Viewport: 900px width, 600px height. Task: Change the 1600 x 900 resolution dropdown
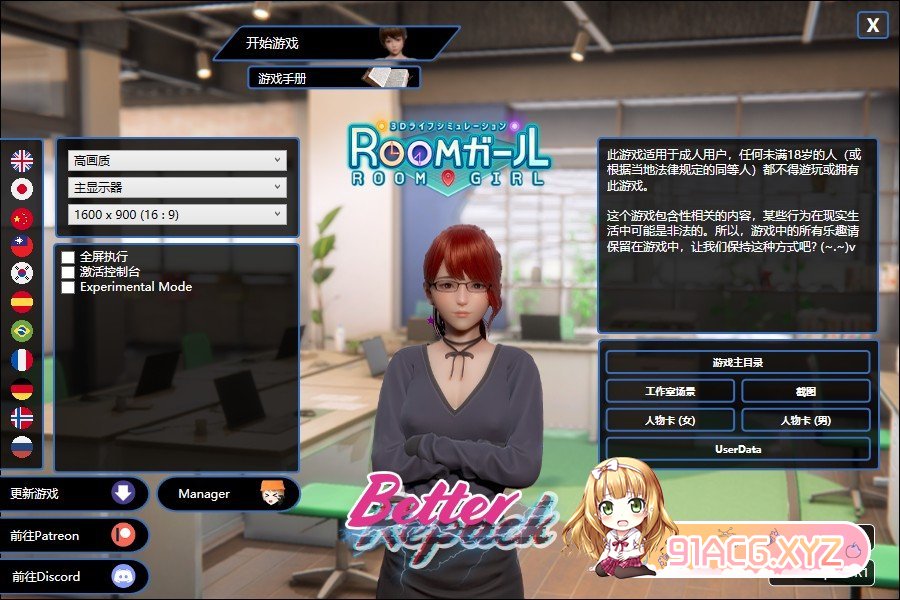177,214
